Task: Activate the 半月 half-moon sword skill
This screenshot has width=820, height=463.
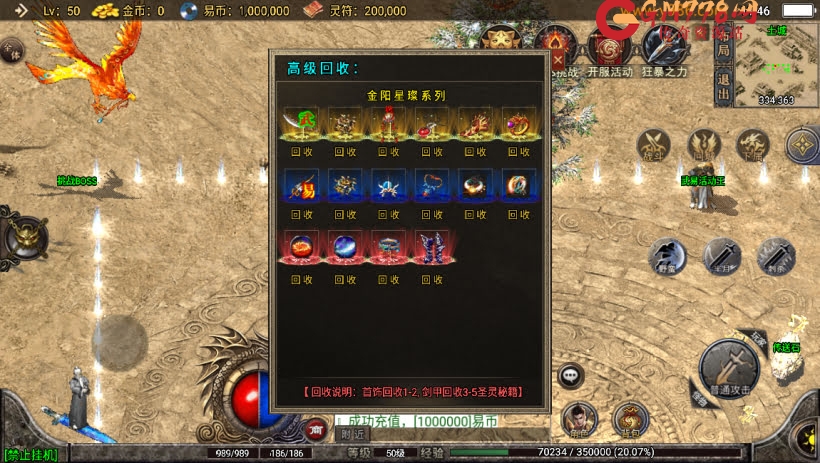Action: tap(721, 256)
